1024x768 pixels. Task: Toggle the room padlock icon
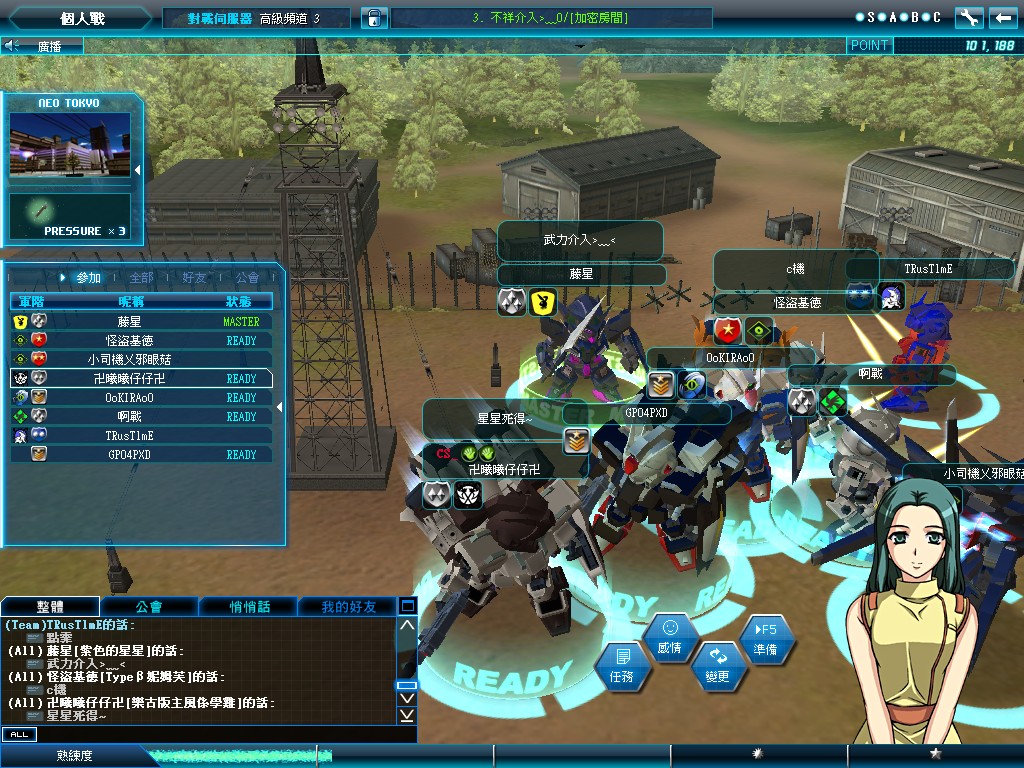(373, 18)
